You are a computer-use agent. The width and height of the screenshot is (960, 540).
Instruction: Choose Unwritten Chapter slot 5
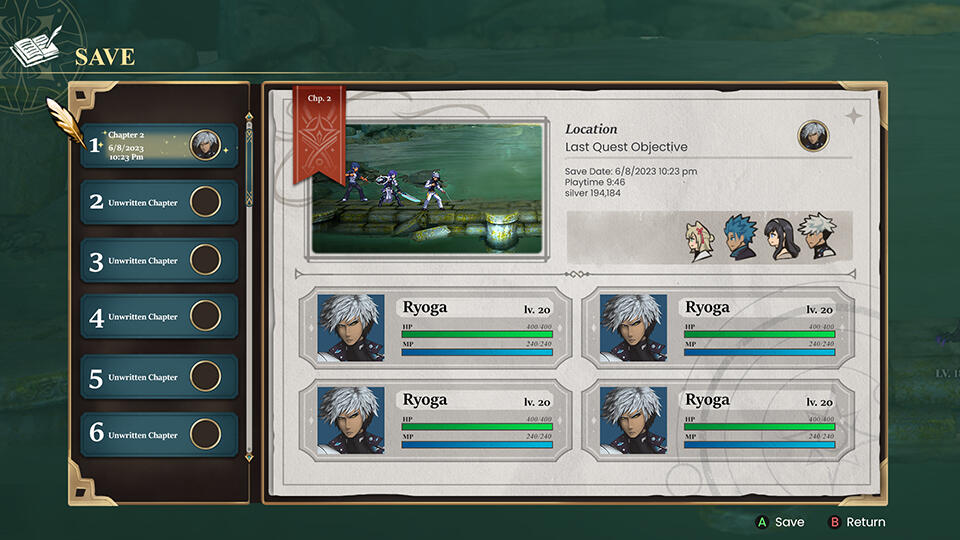158,377
